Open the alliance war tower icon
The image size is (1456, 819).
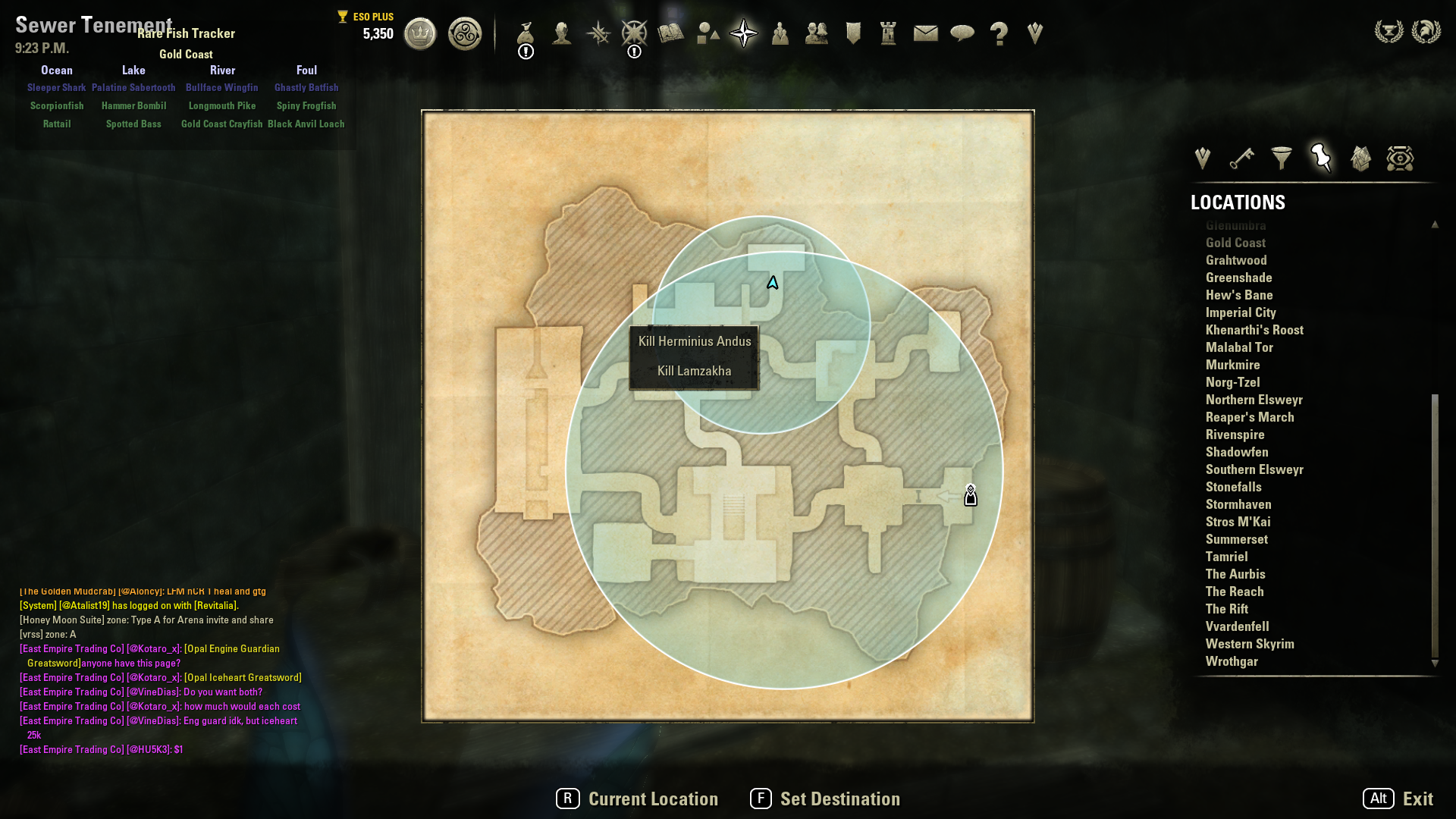[888, 33]
